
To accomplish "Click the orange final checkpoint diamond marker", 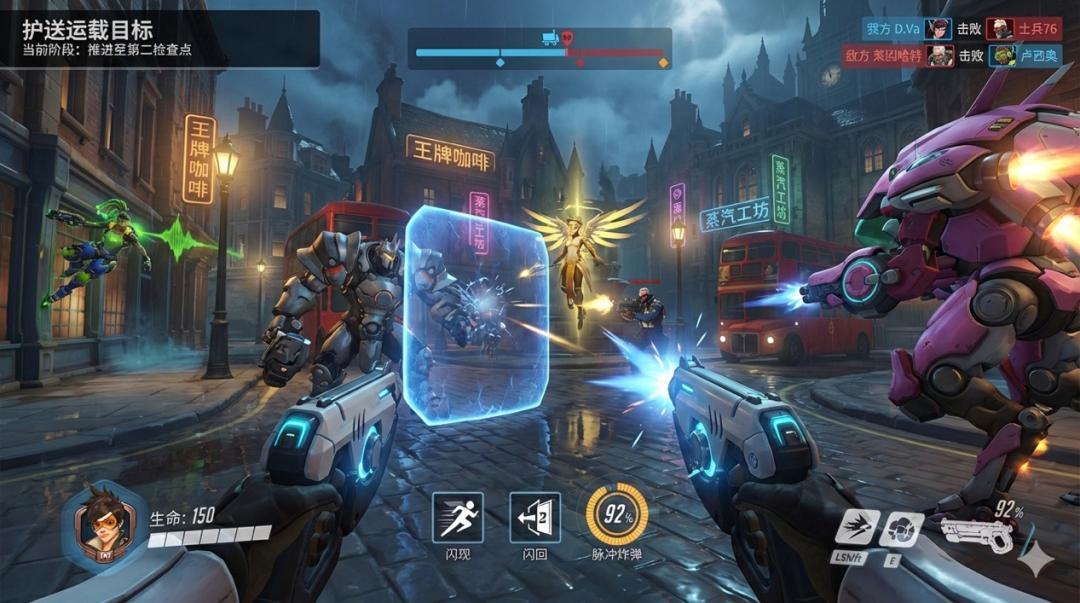I will (x=663, y=63).
